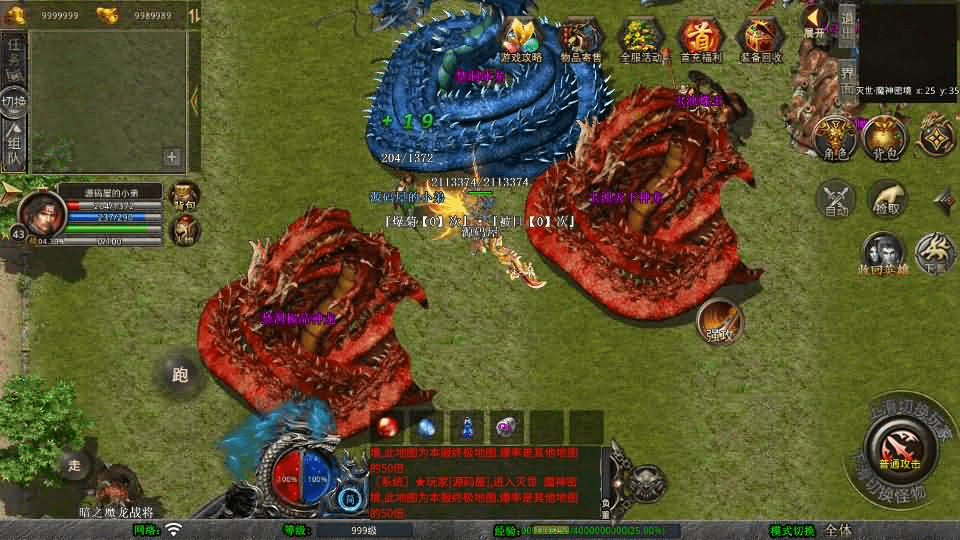Open the 装备回收 equipment recycling chest

(760, 40)
